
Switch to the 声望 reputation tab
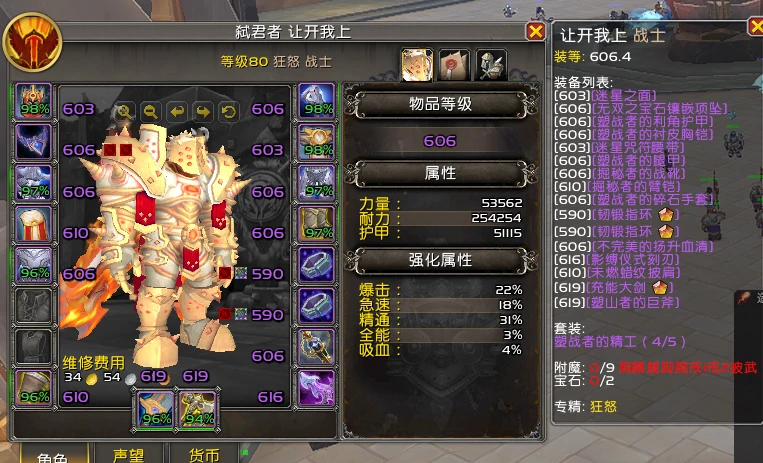(127, 455)
